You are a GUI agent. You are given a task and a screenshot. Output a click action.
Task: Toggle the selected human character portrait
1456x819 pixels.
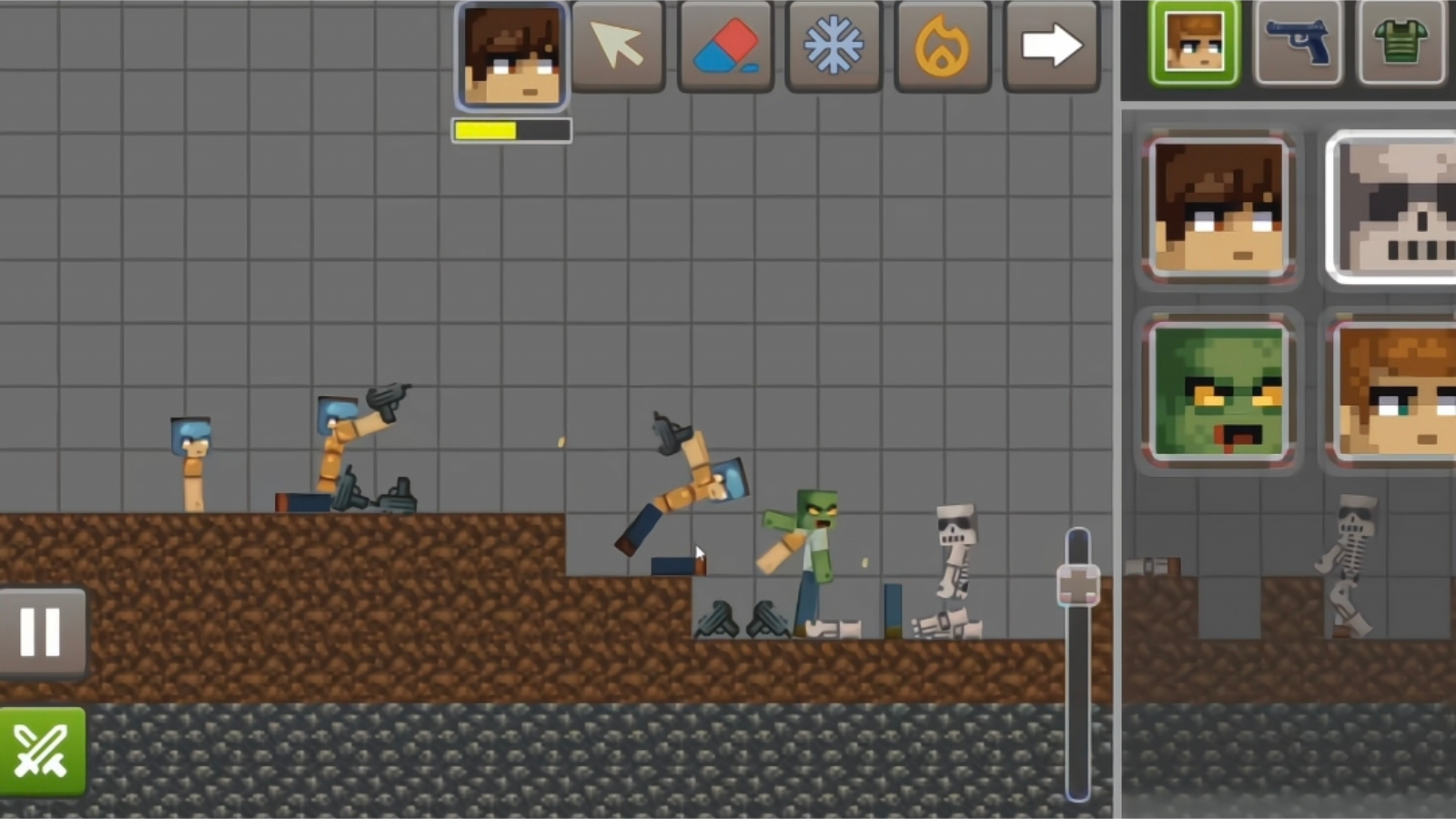coord(1218,209)
